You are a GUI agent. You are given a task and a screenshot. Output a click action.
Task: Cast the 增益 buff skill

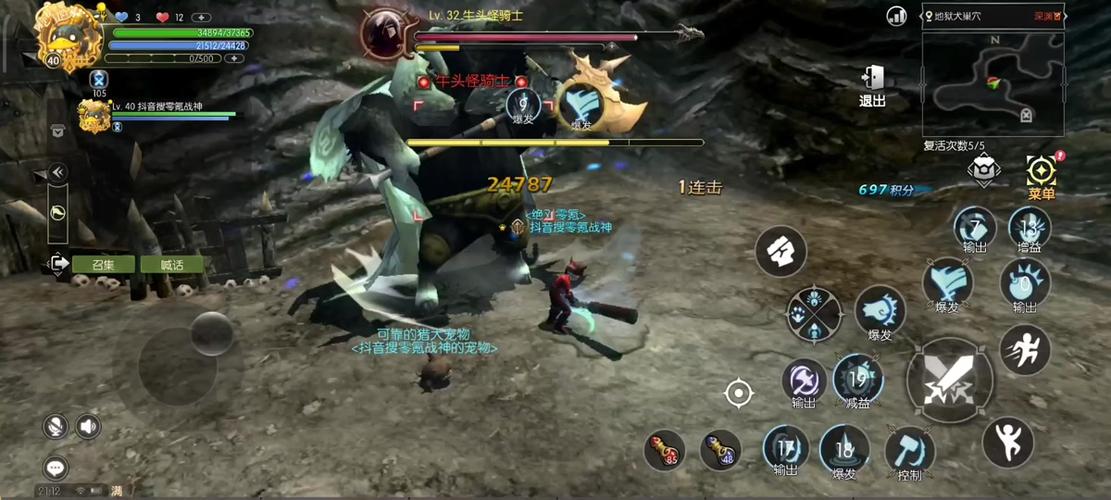1028,230
